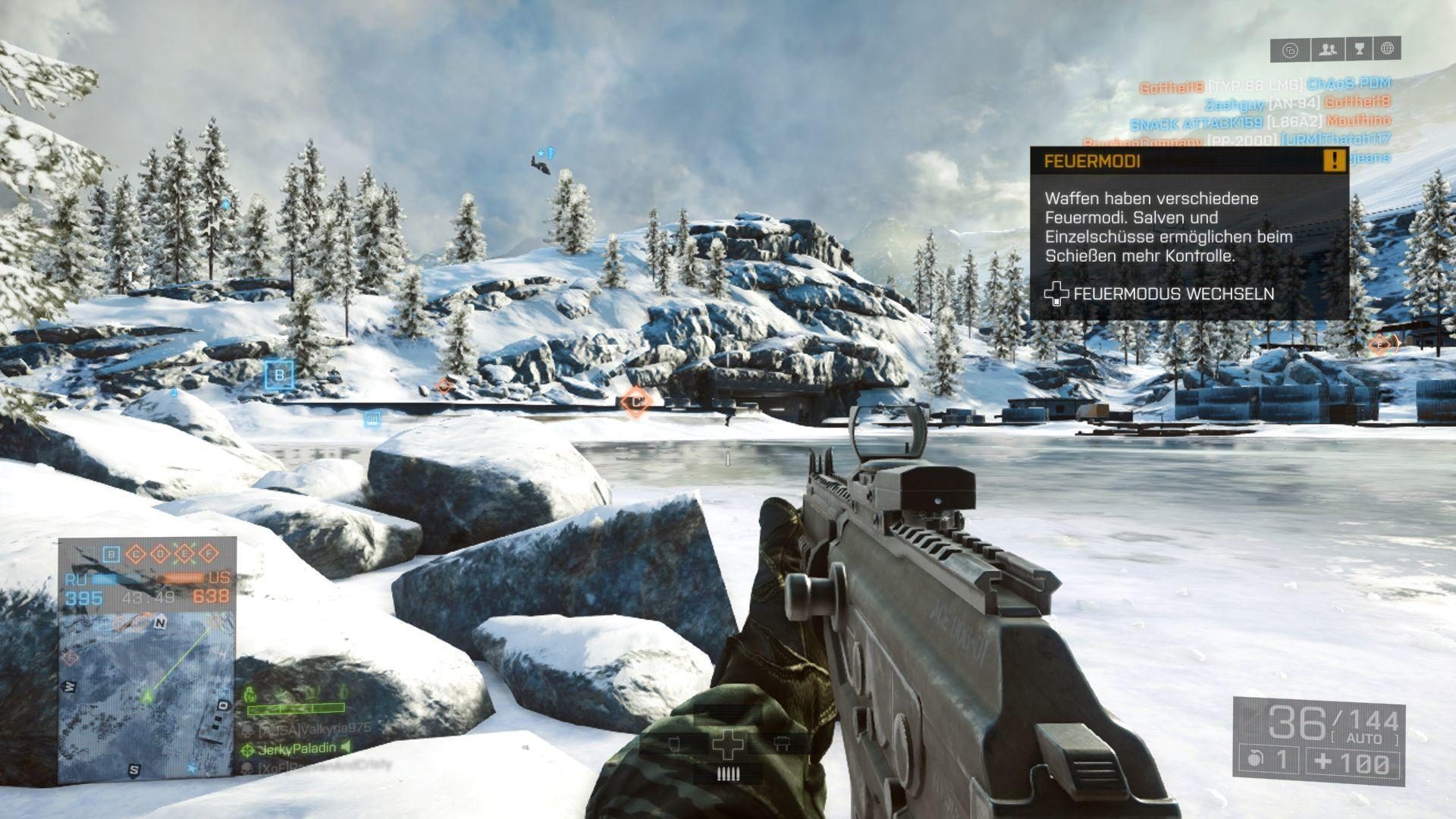Open the globe server browser icon
This screenshot has height=819, width=1456.
[1387, 50]
